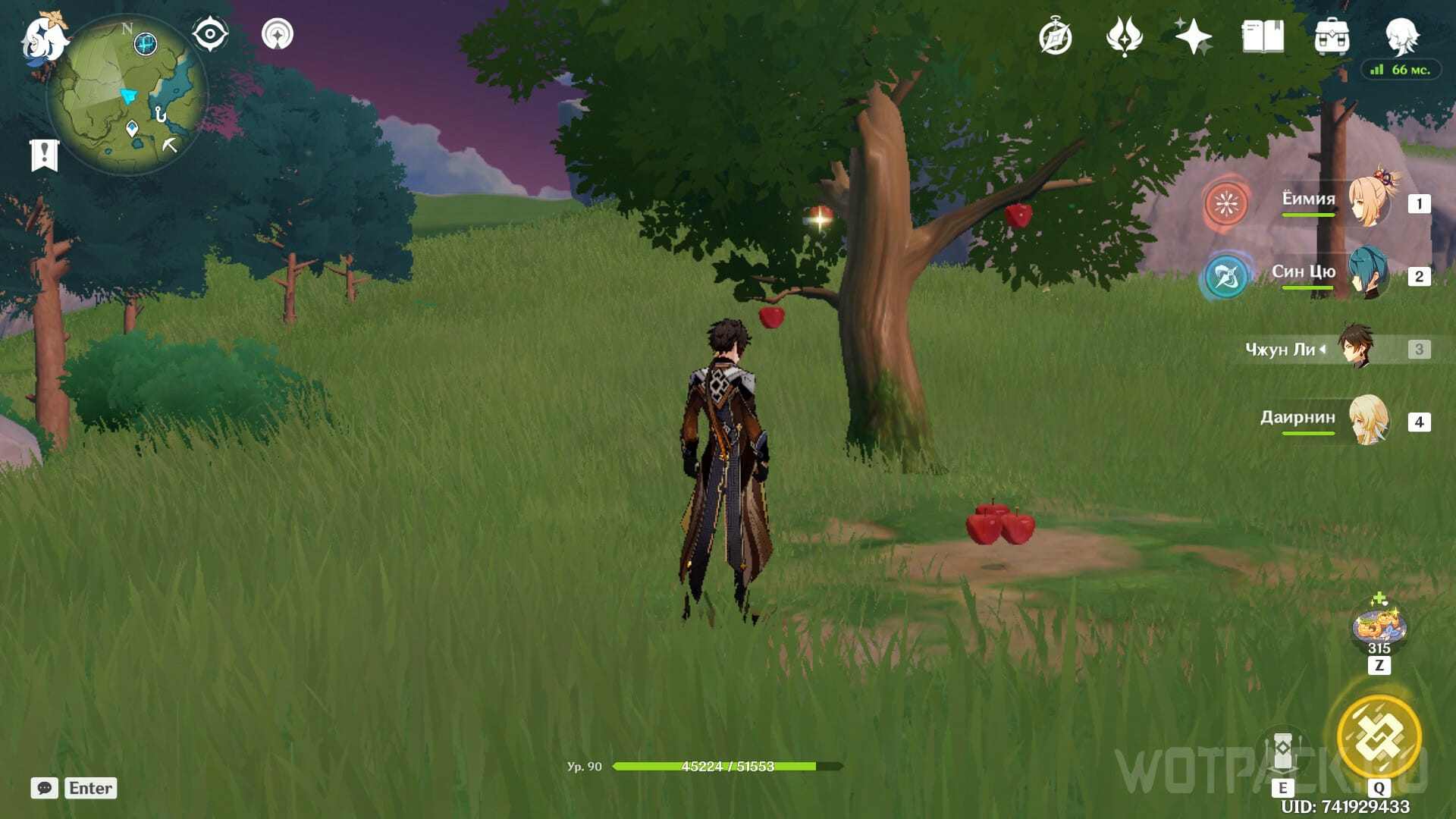Viewport: 1456px width, 819px height.
Task: Open the Paimon menu icon
Action: (x=42, y=38)
